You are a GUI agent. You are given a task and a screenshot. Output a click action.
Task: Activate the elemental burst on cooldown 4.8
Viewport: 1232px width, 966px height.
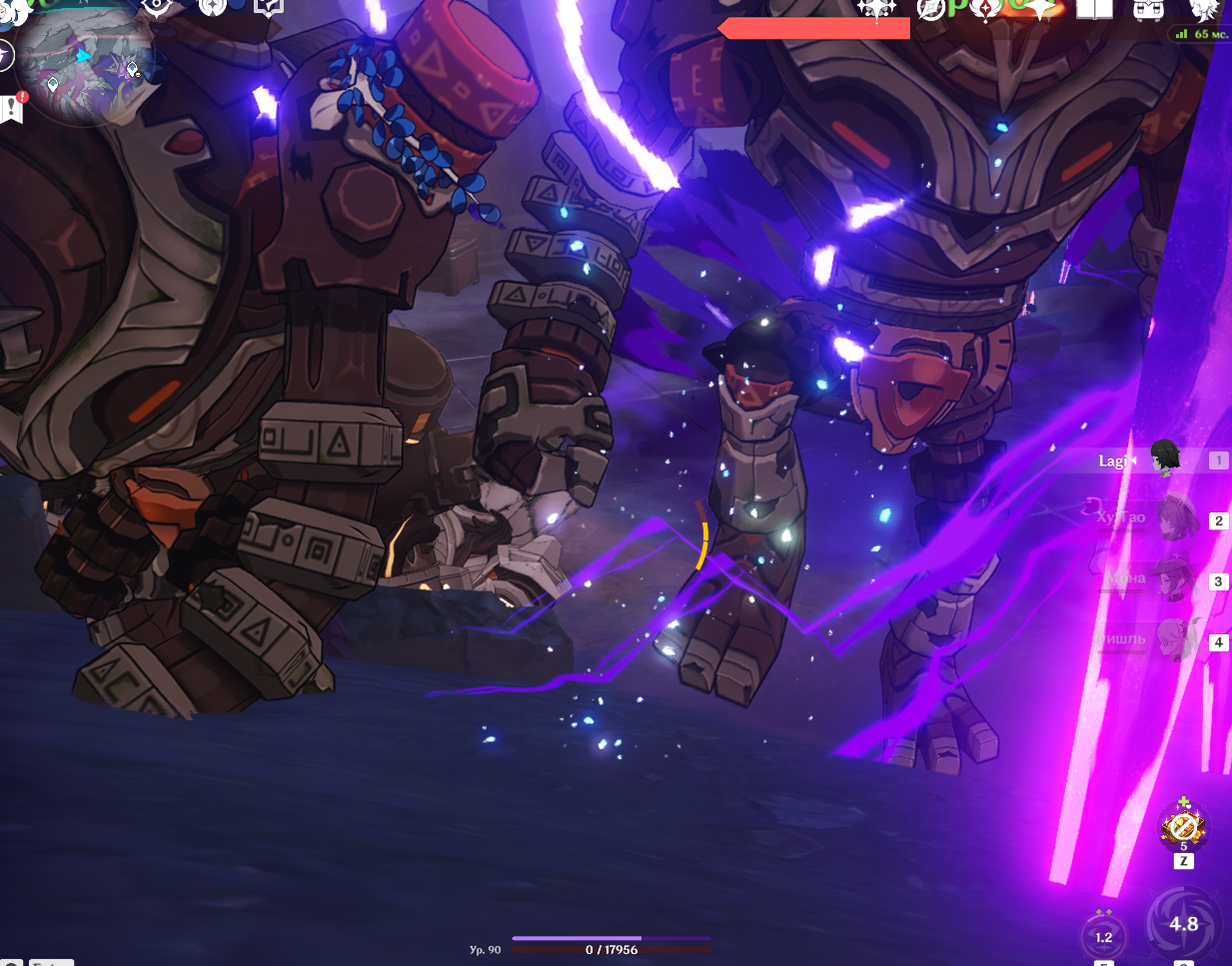1183,924
